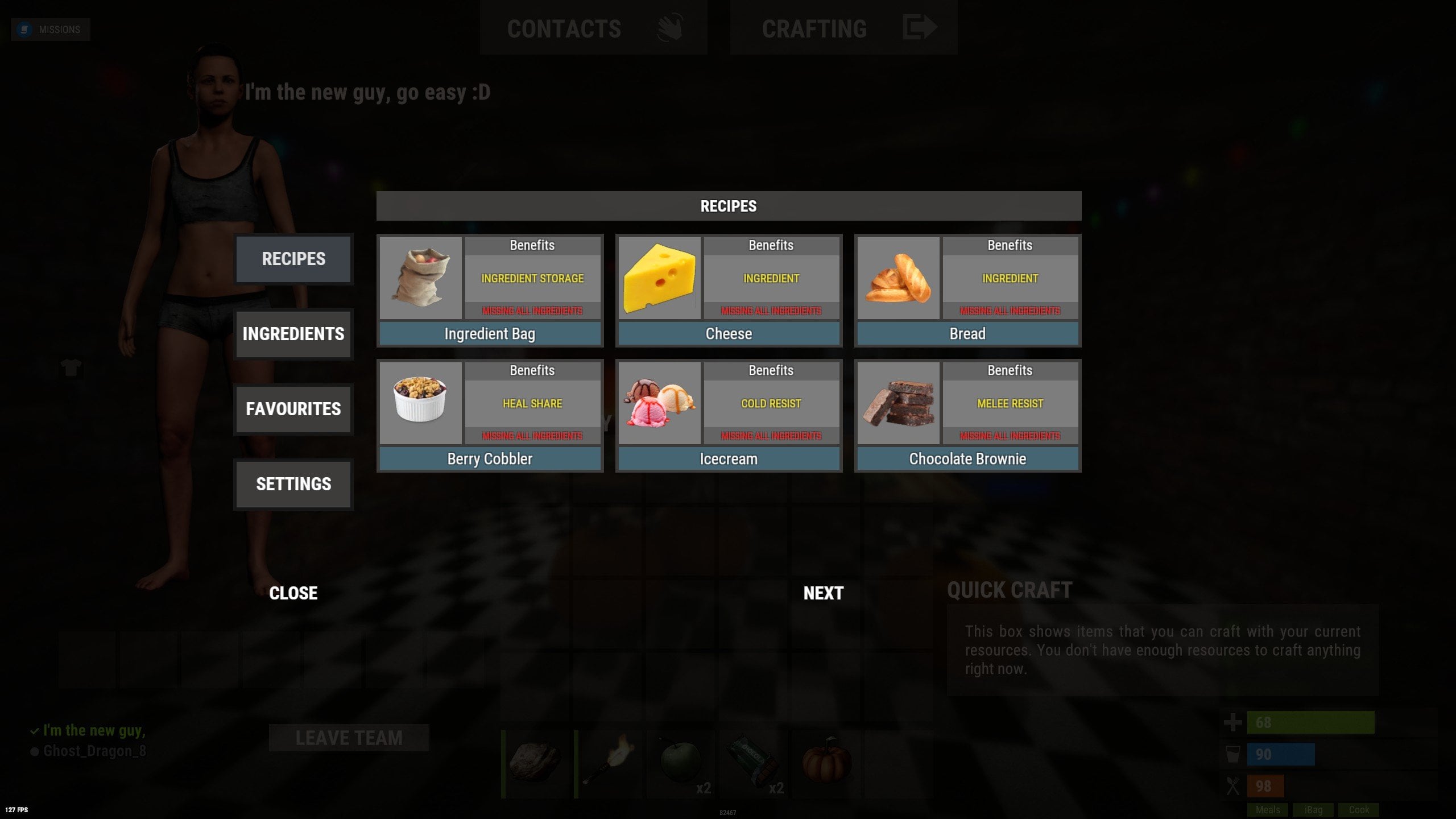This screenshot has height=819, width=1456.
Task: Select the Berry Cobbler recipe
Action: tap(490, 459)
